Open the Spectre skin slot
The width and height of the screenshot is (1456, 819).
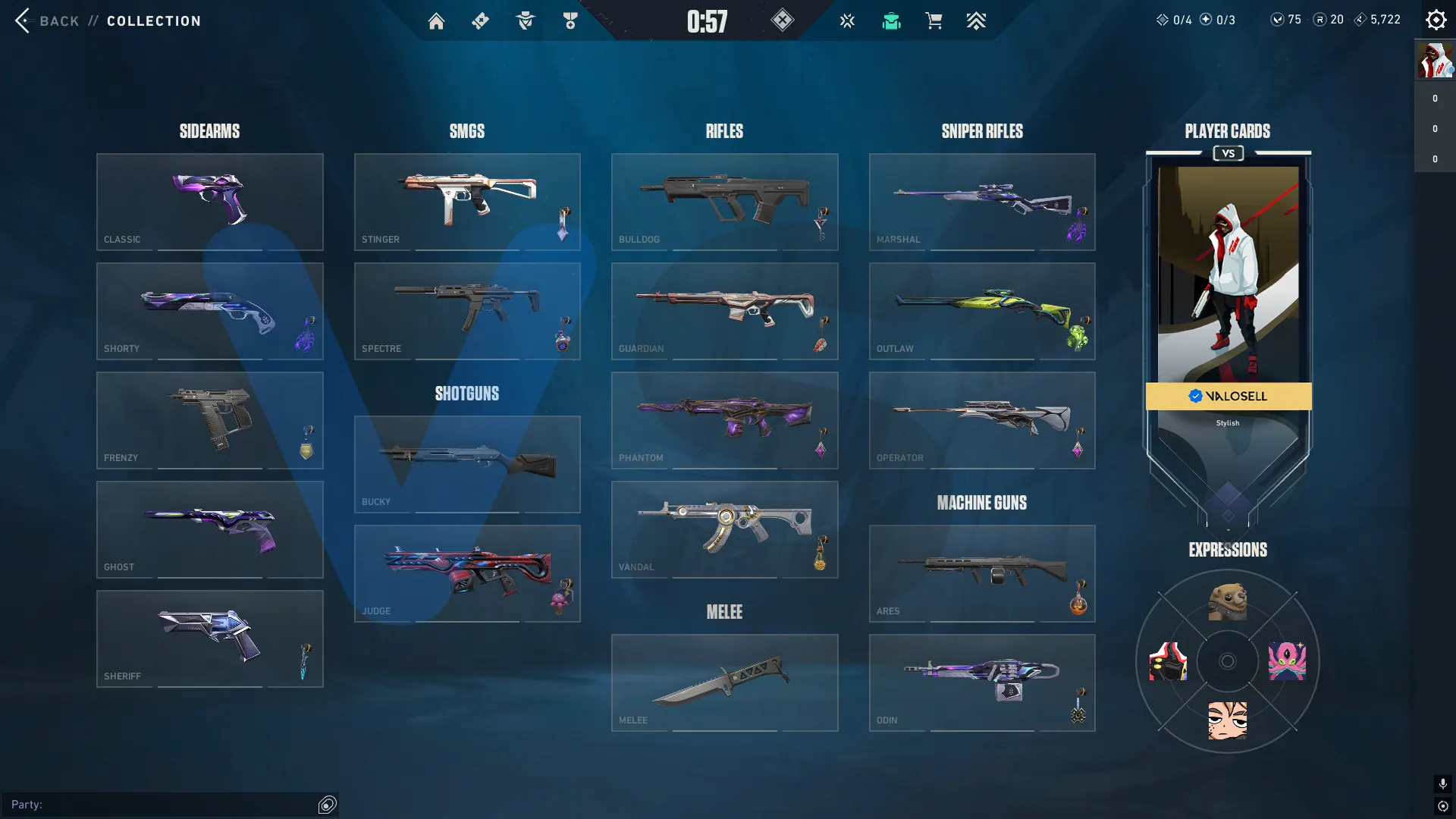(x=467, y=311)
